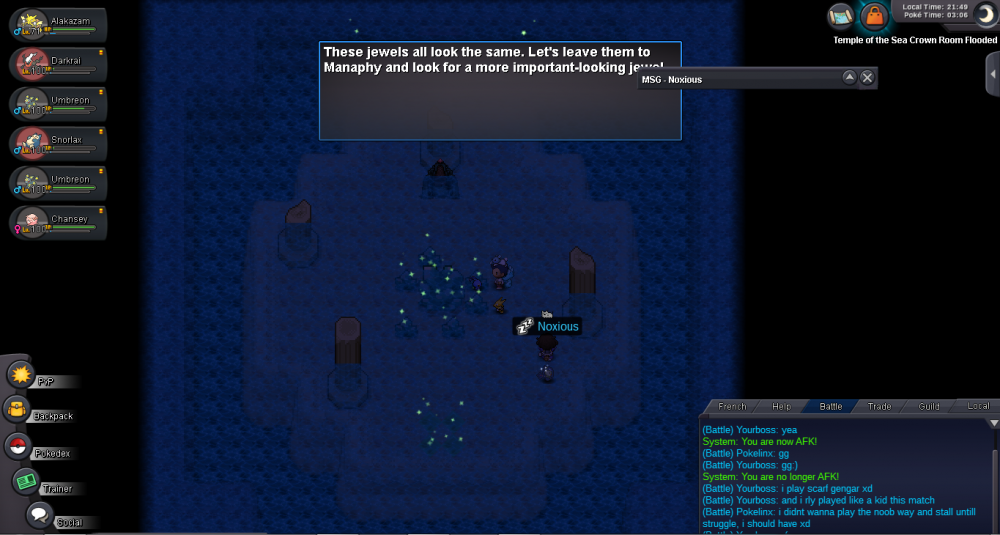1000x535 pixels.
Task: Open the Pokedex
Action: coord(17,446)
